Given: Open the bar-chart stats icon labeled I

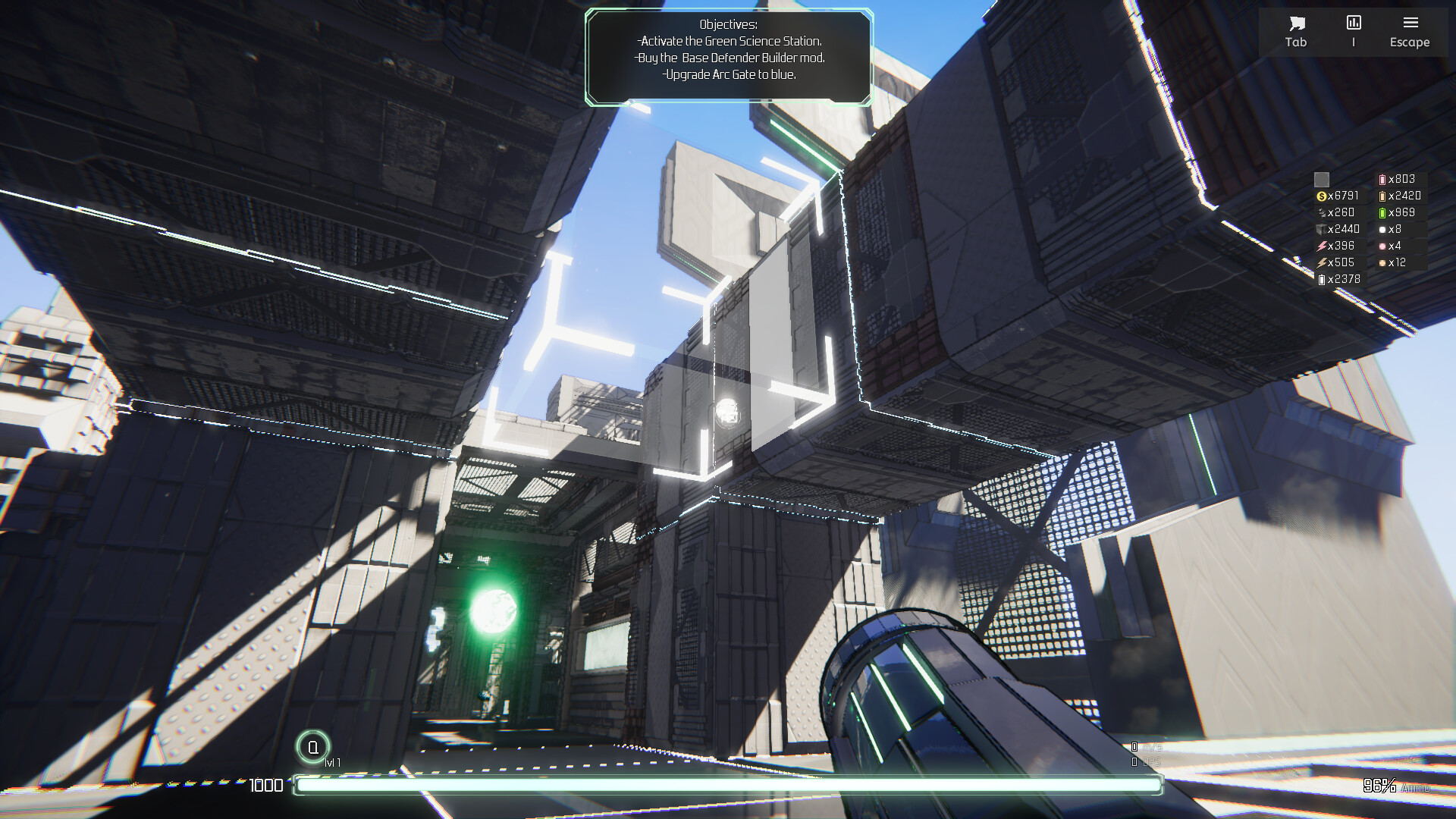Looking at the screenshot, I should [x=1353, y=23].
